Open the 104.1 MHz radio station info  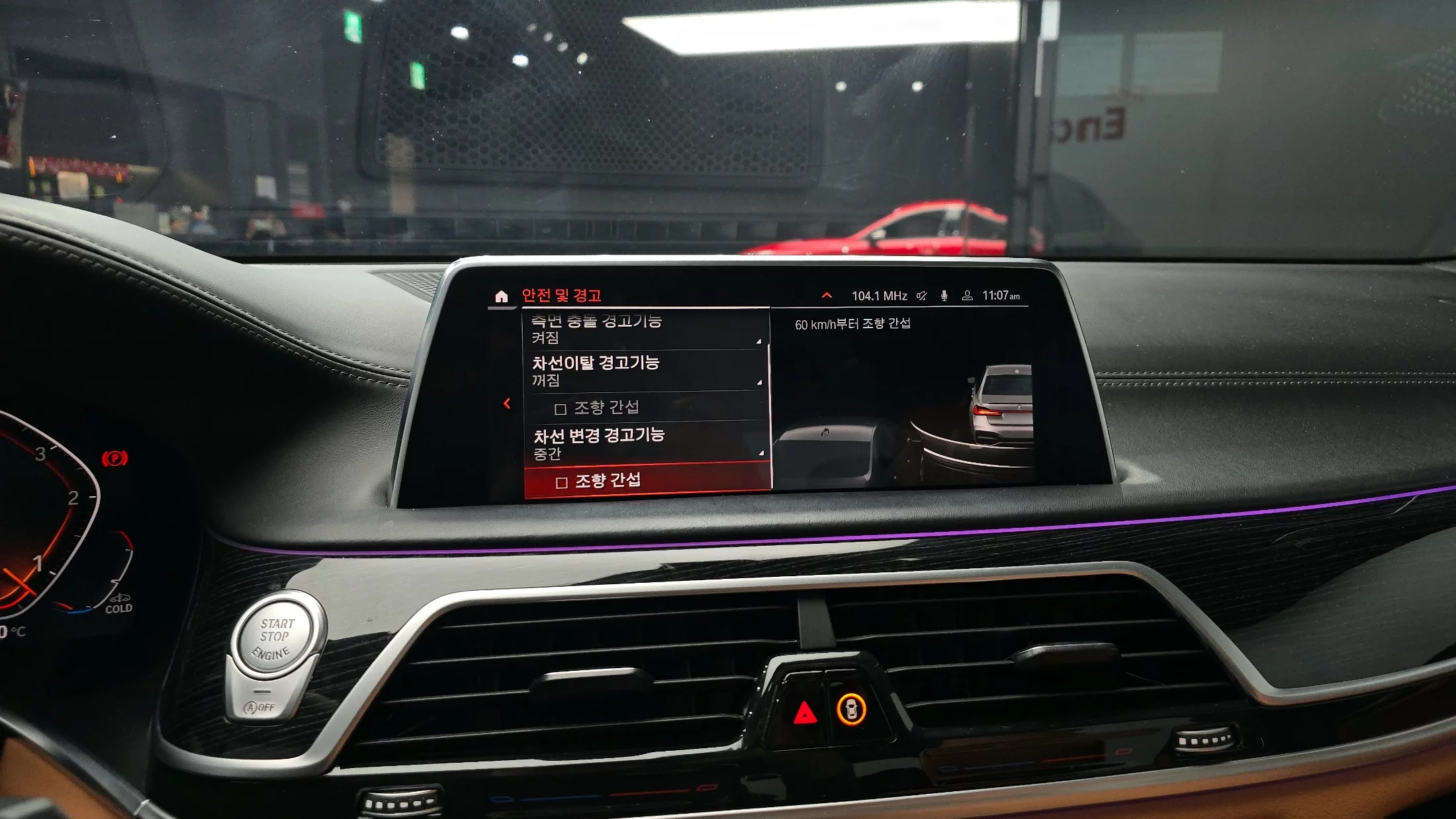click(x=879, y=296)
